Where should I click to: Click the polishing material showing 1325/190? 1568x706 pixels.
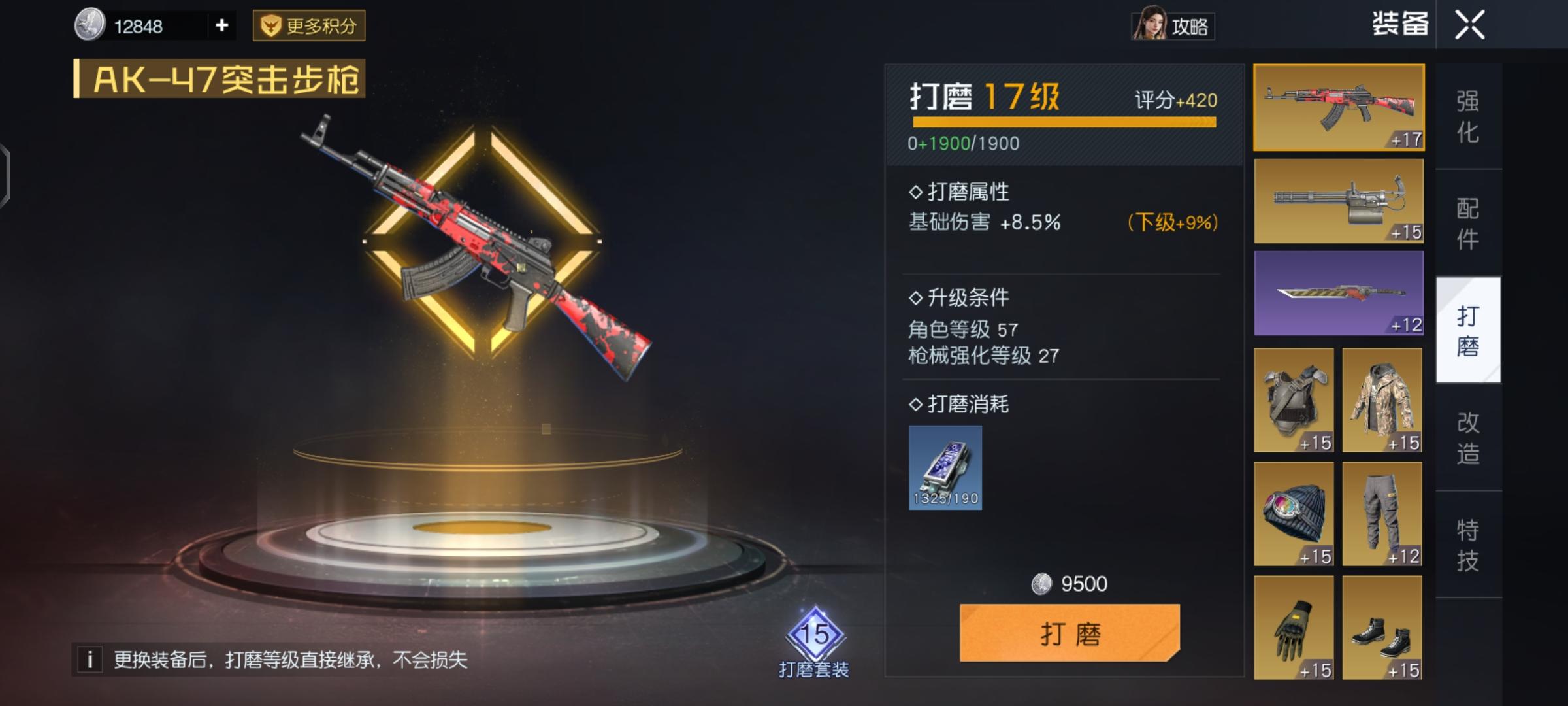click(945, 467)
